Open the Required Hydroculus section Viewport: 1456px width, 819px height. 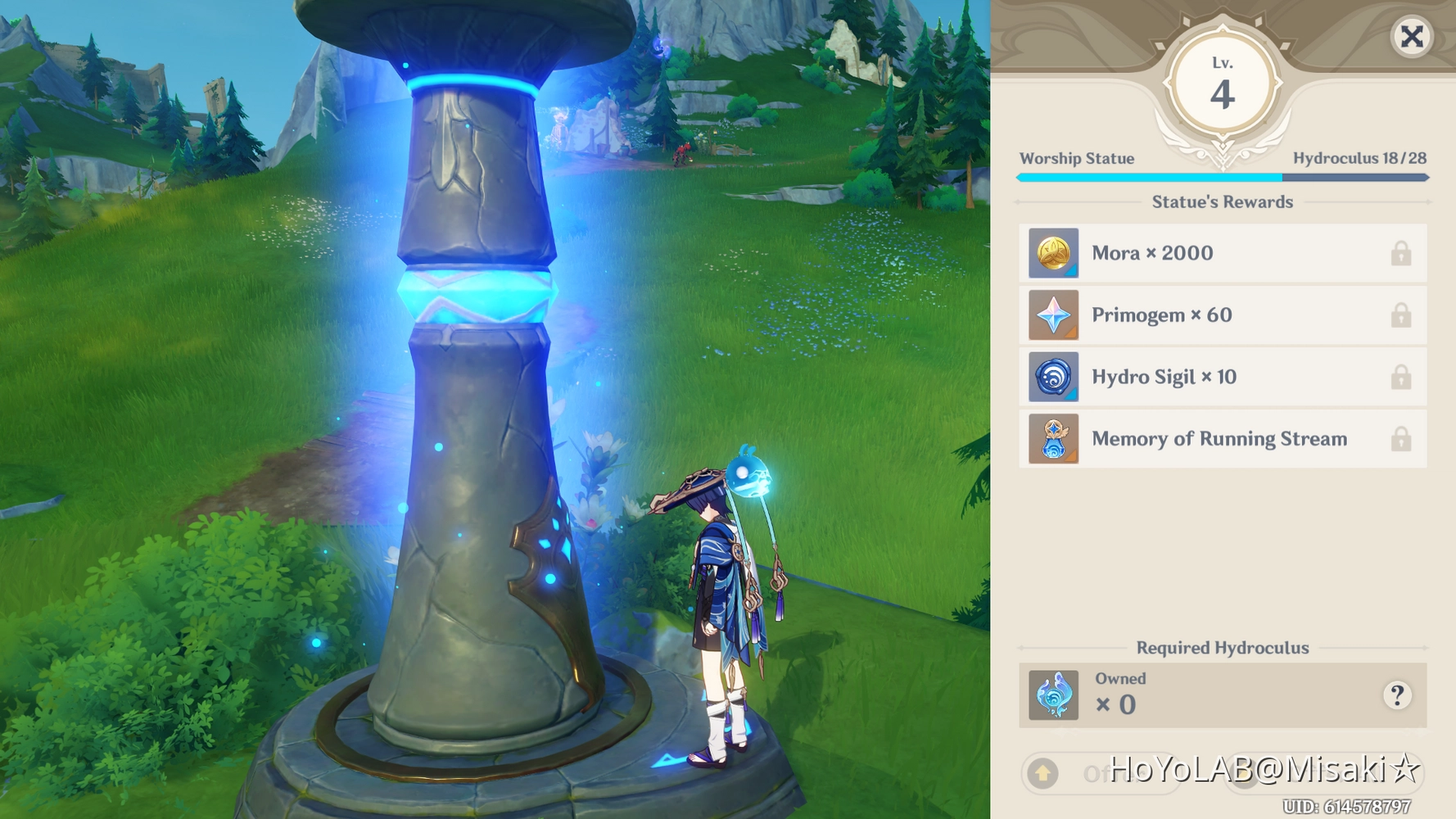(1223, 647)
